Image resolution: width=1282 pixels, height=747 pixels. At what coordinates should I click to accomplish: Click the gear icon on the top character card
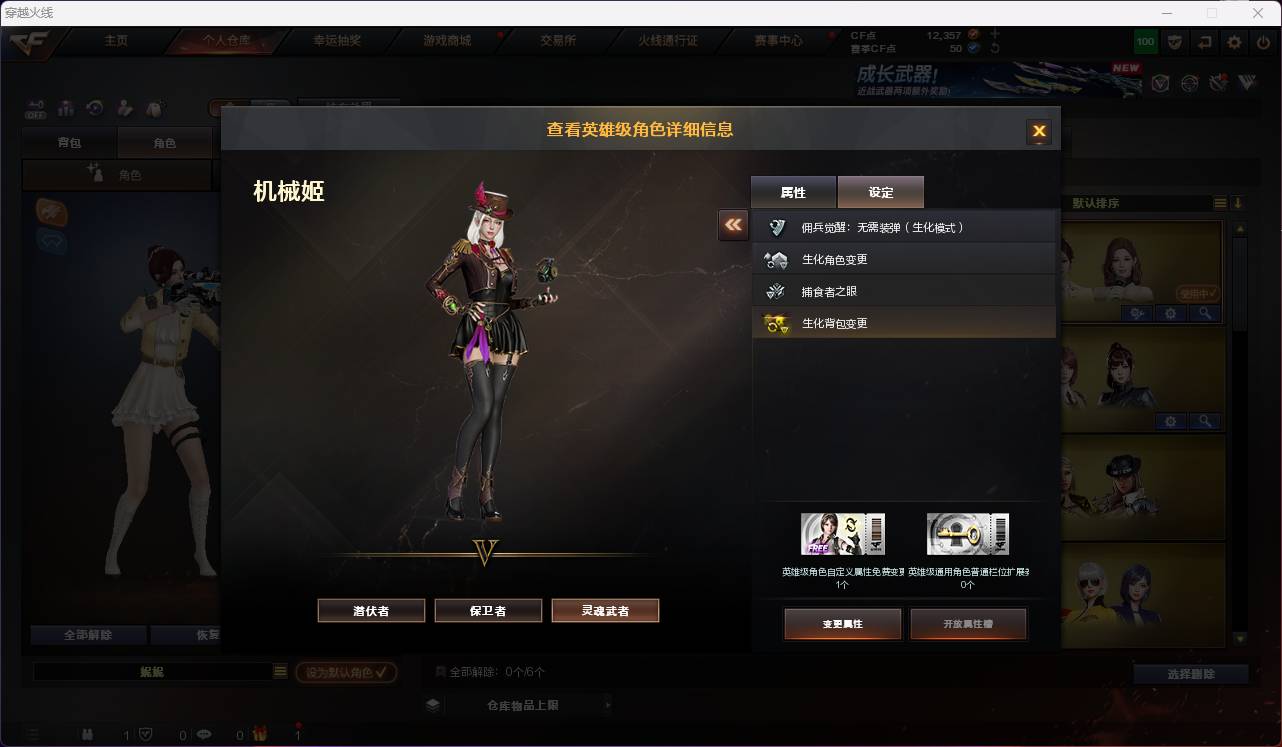(x=1171, y=313)
